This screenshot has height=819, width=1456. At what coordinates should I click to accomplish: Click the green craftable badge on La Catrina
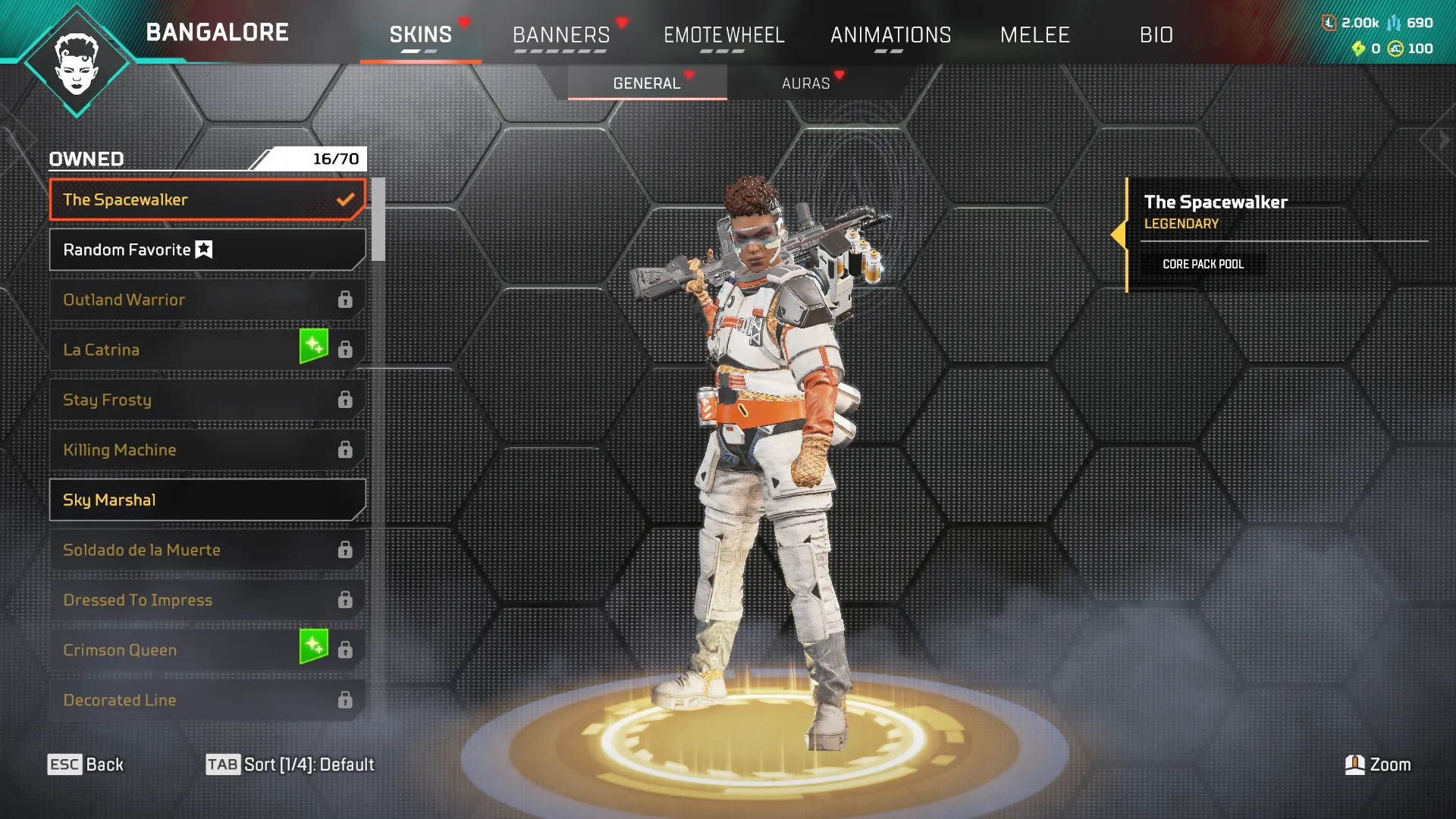coord(315,345)
